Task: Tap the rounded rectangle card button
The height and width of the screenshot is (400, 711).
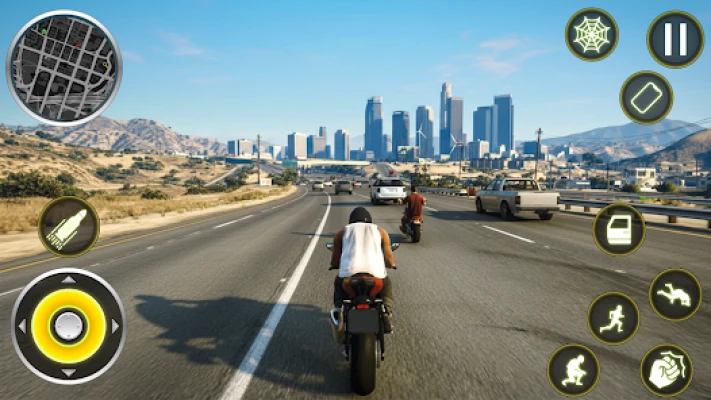Action: 646,98
